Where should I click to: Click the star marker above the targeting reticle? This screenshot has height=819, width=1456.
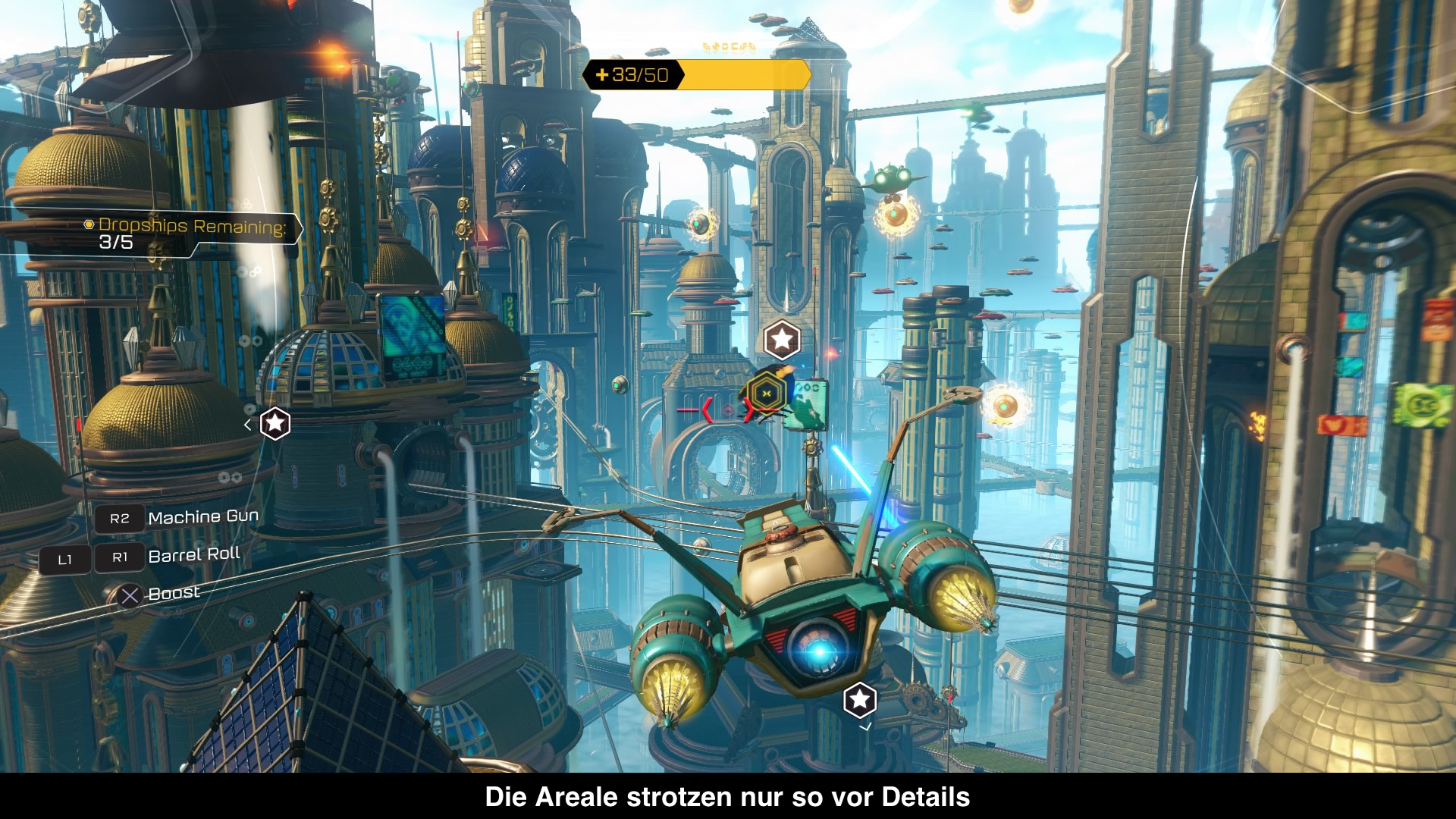coord(782,339)
